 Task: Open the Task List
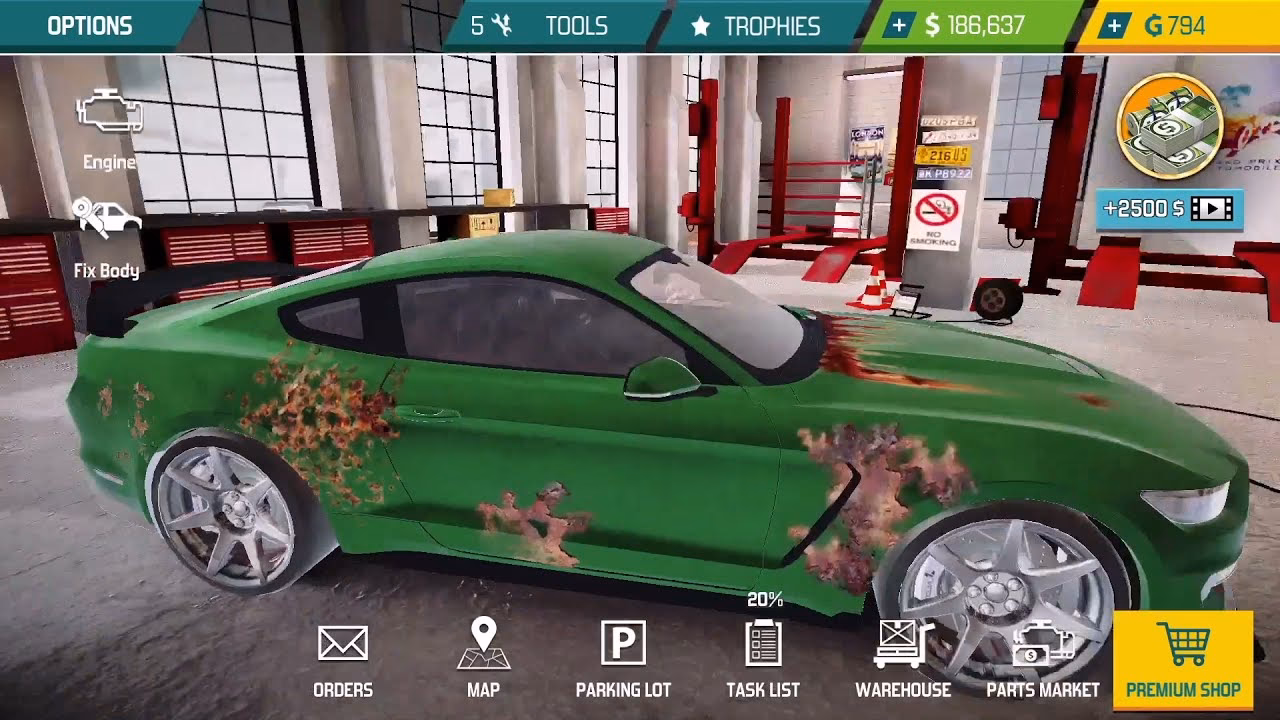tap(763, 655)
